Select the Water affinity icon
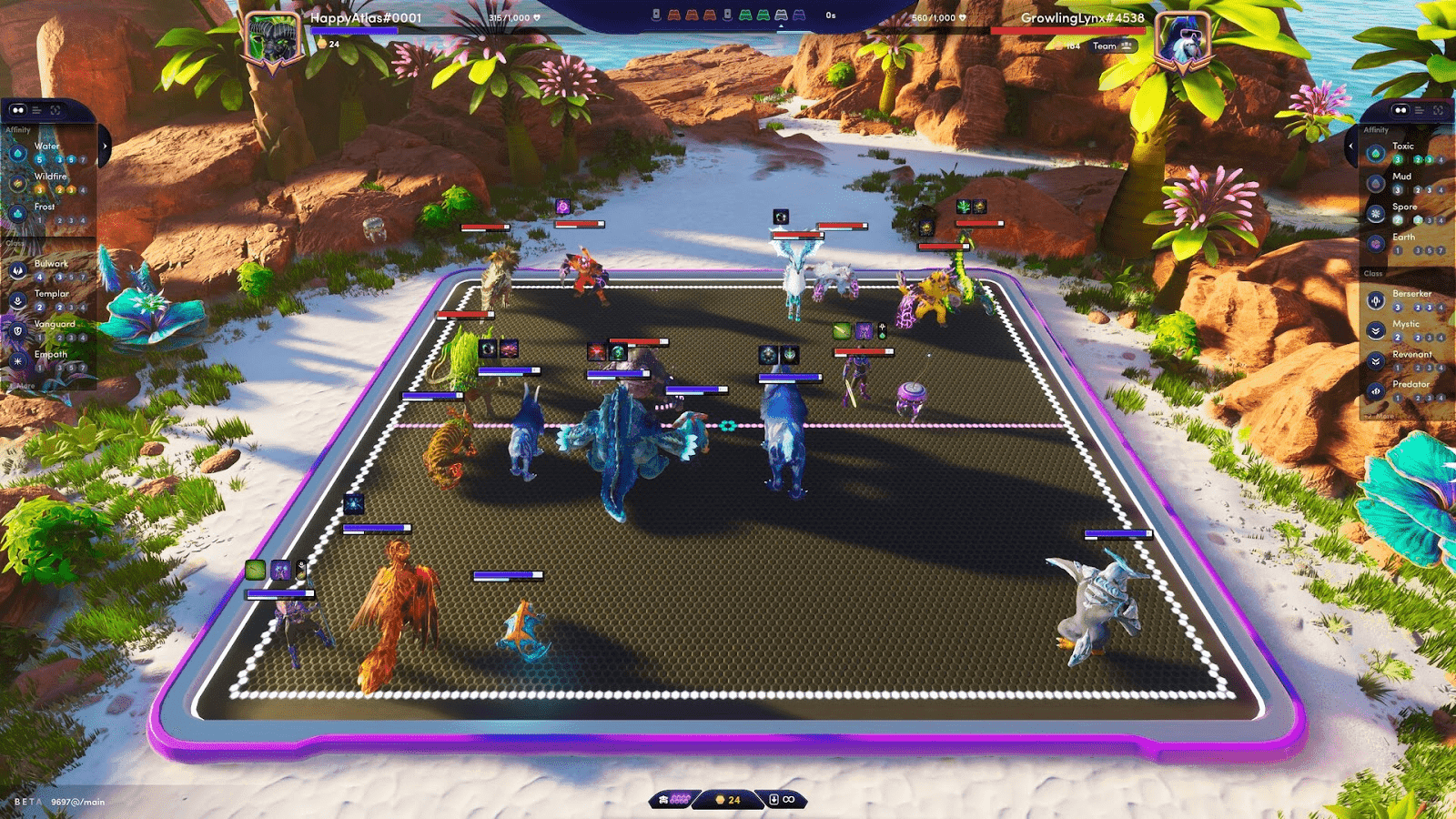Screen dimensions: 1456x819 tap(19, 151)
